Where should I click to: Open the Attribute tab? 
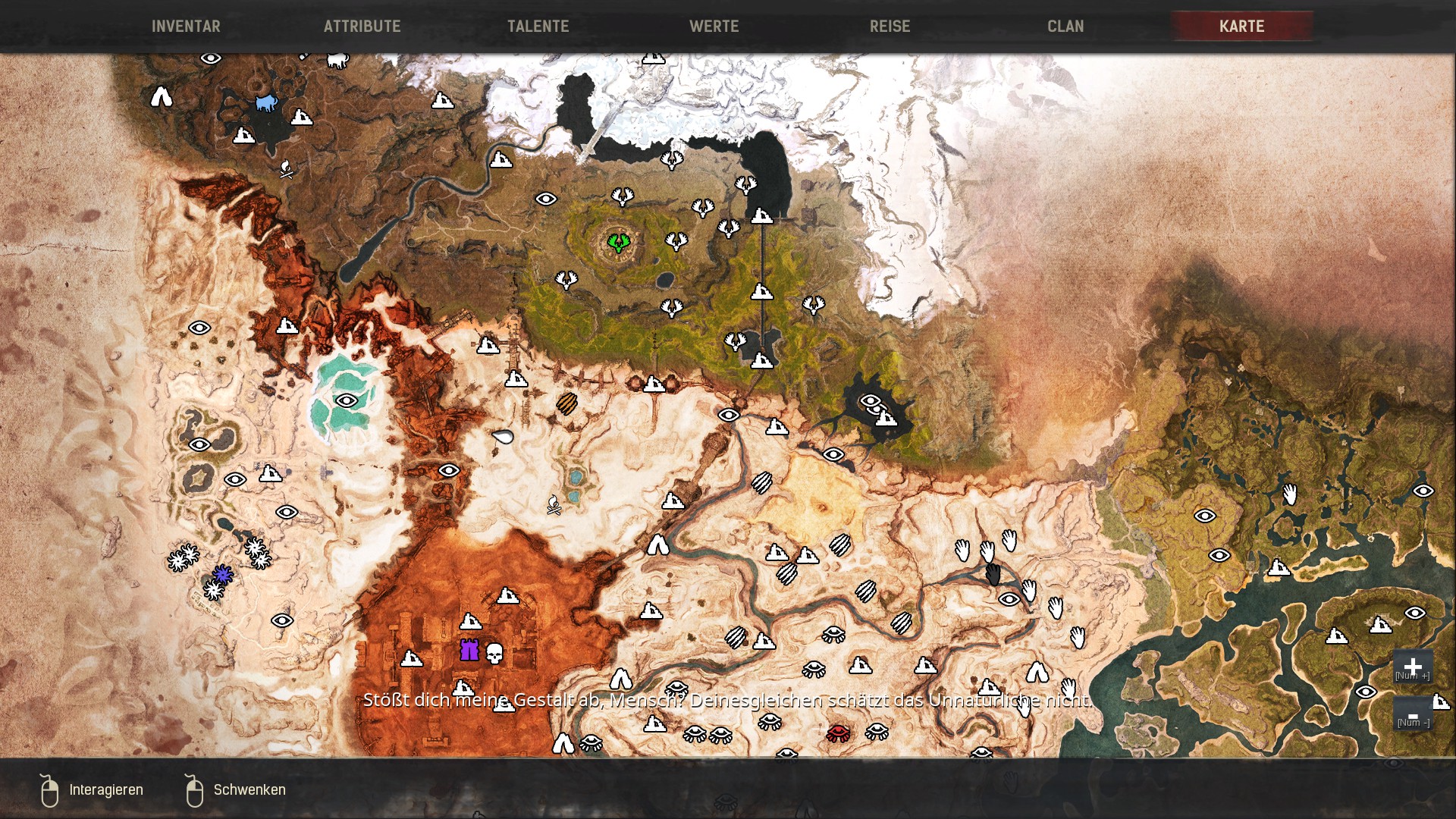(362, 27)
